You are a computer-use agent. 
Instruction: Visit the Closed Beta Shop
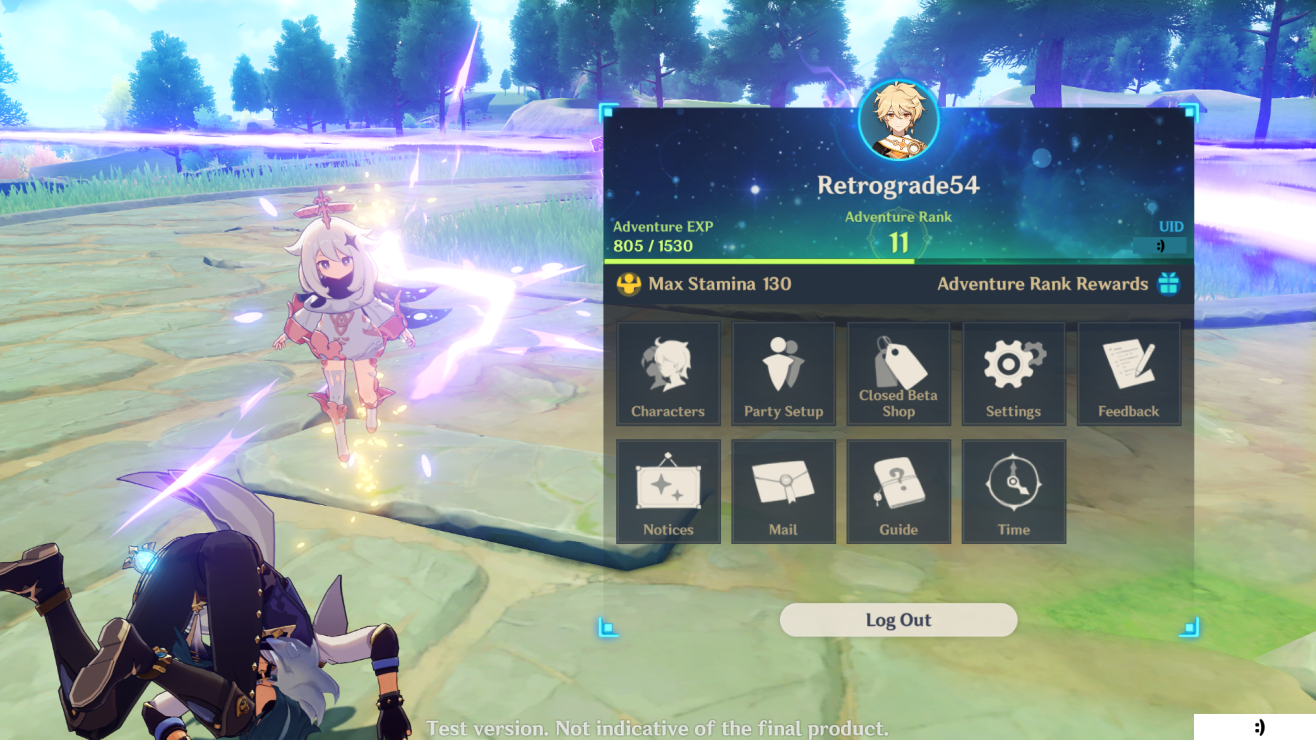[x=898, y=374]
